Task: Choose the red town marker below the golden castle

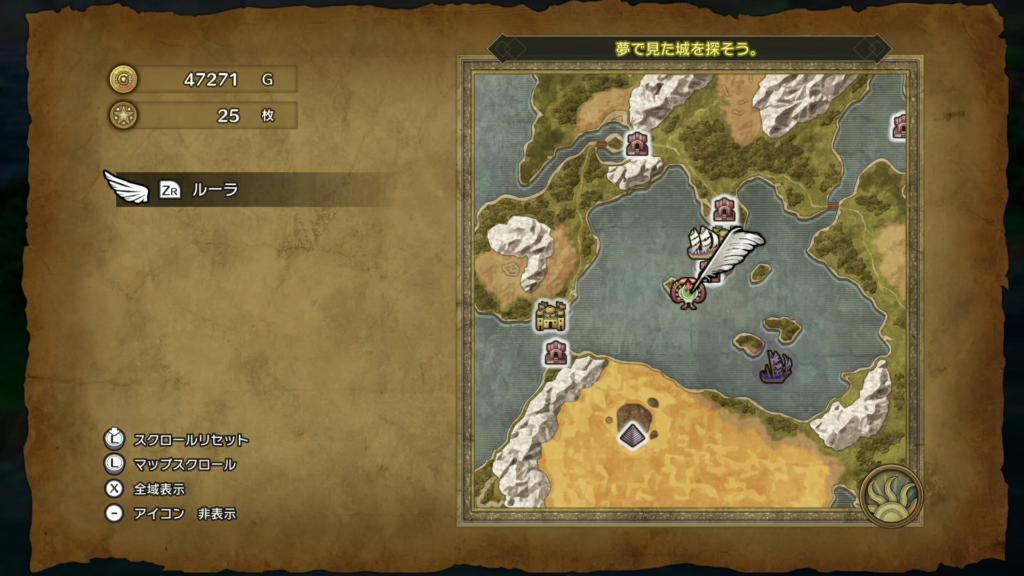Action: [556, 352]
